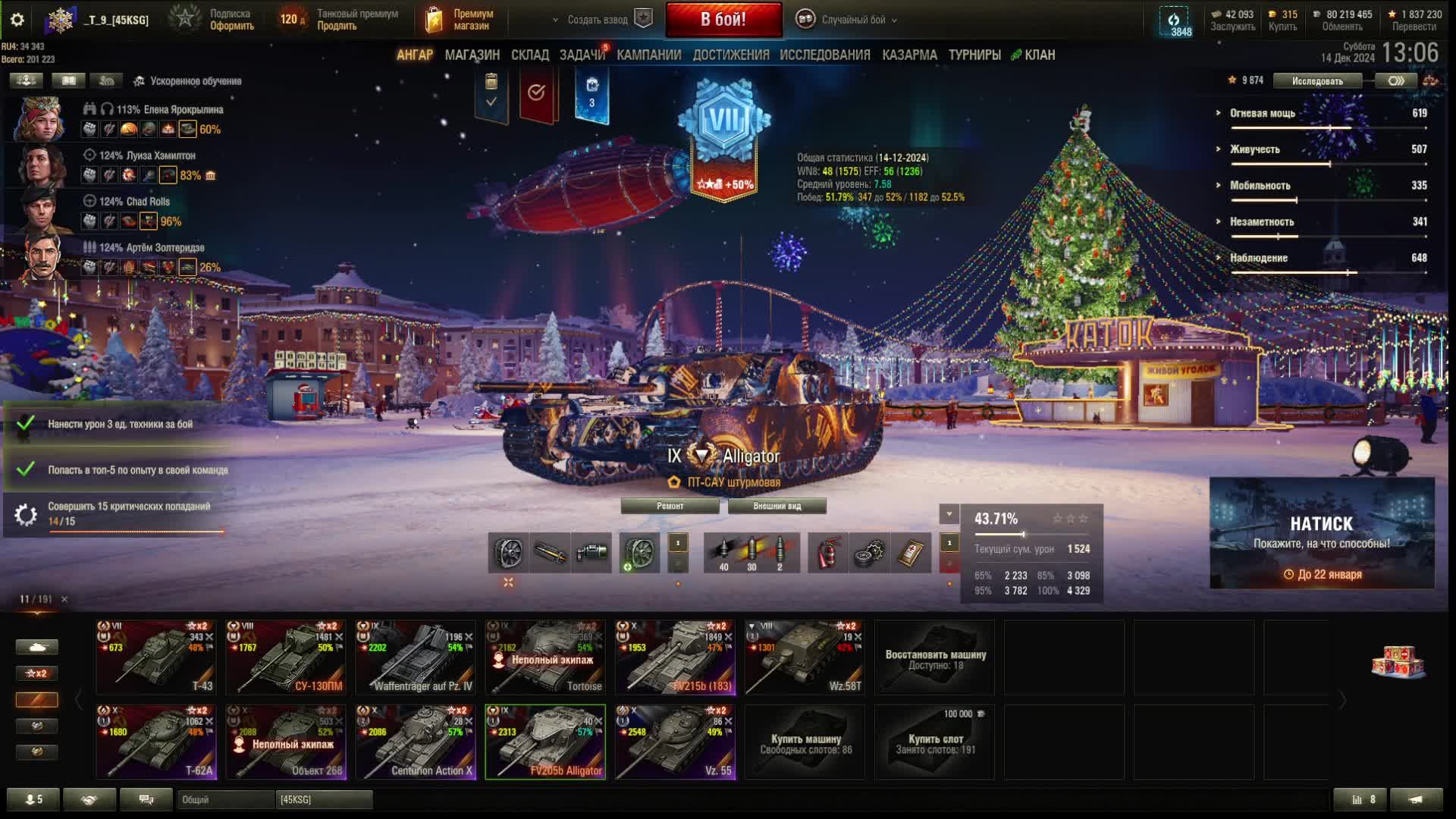Click the Исследовать button
The width and height of the screenshot is (1456, 819).
[1316, 81]
